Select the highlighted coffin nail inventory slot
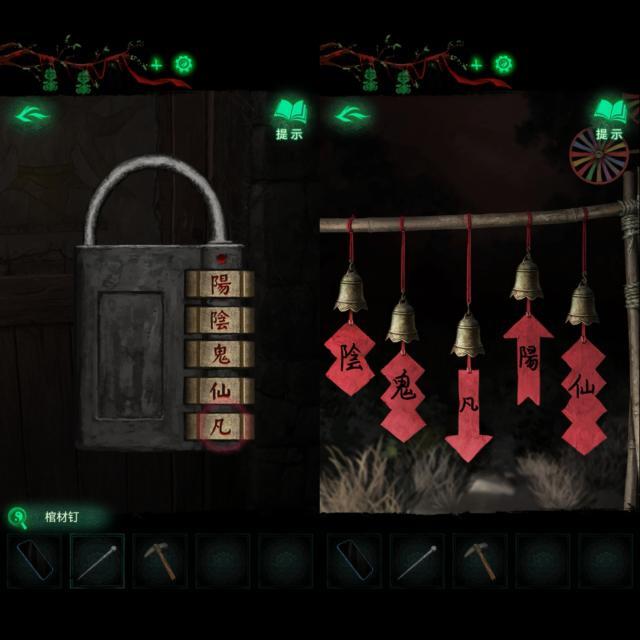The image size is (640, 640). (97, 561)
